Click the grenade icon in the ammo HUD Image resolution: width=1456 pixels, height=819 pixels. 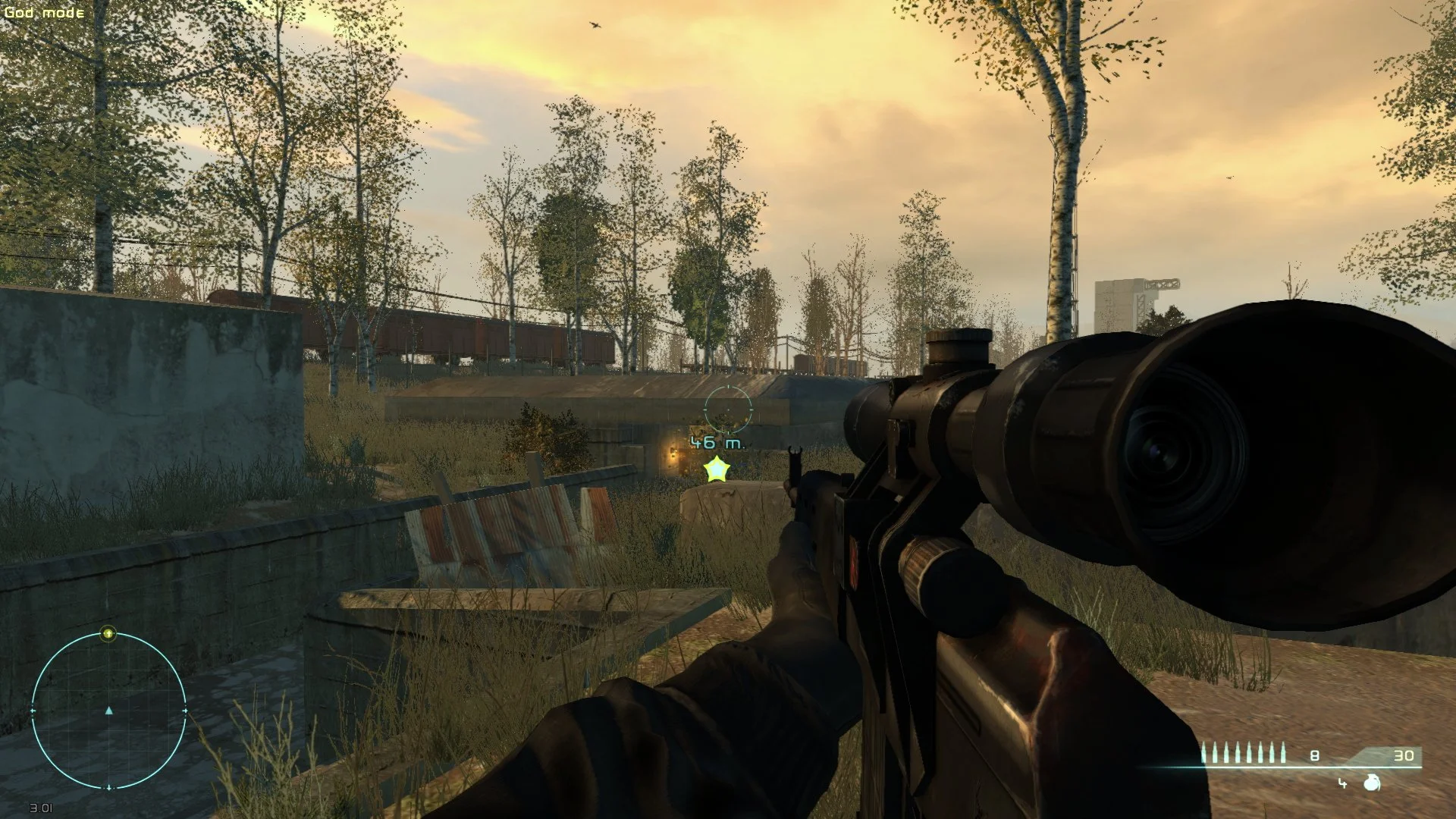tap(1371, 783)
